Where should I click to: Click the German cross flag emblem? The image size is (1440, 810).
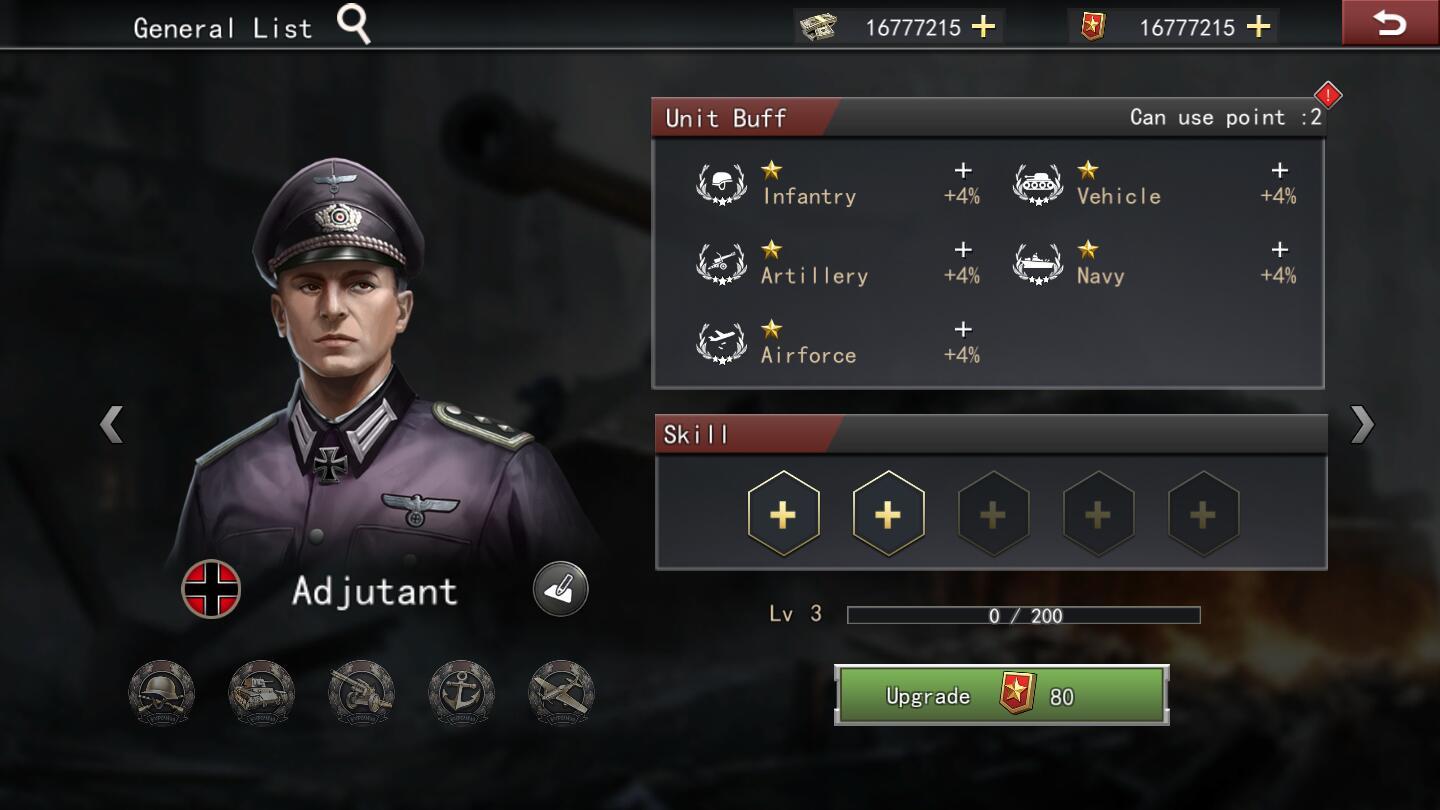[211, 589]
